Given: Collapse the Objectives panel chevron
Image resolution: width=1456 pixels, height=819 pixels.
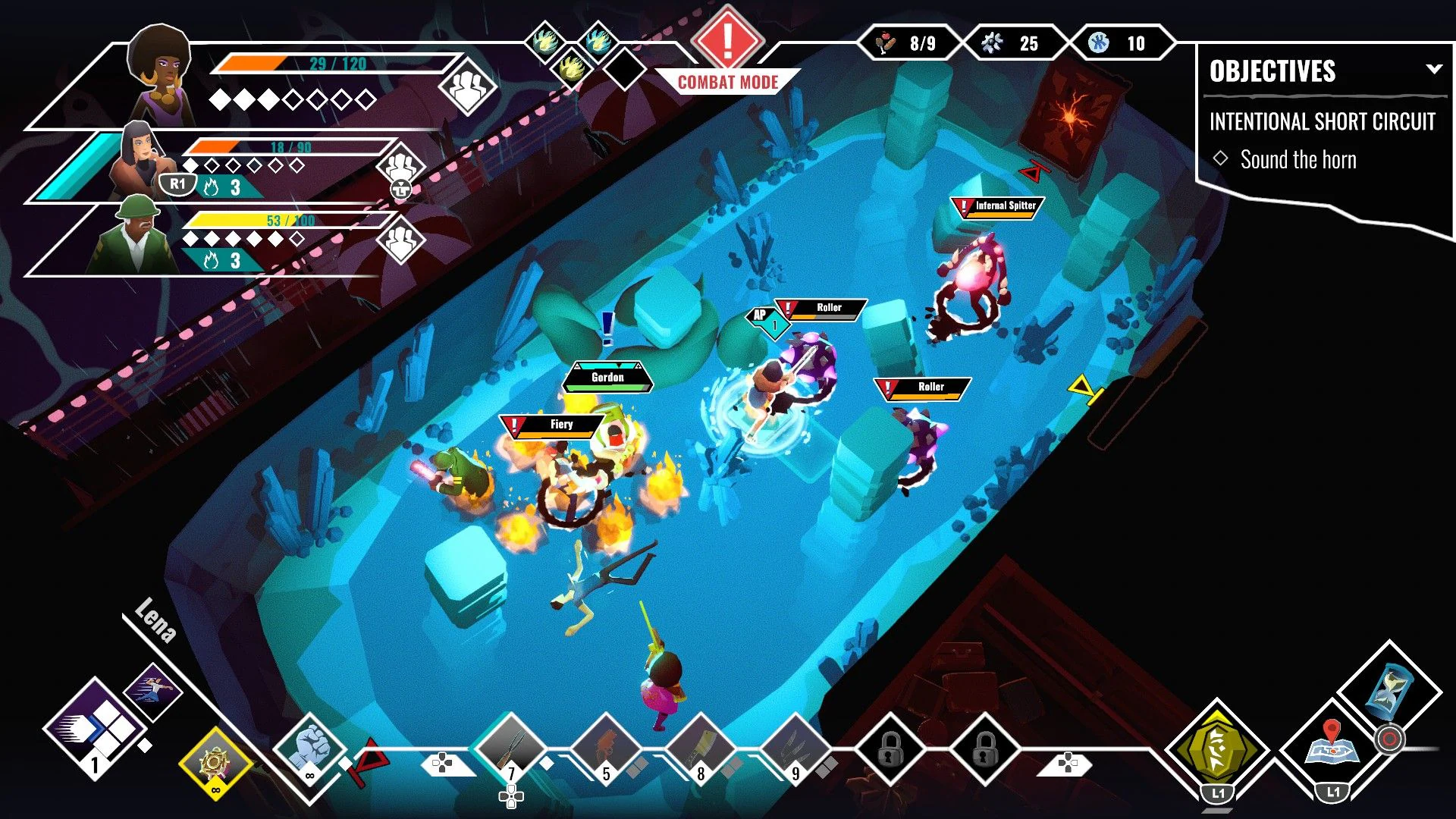Looking at the screenshot, I should tap(1435, 70).
